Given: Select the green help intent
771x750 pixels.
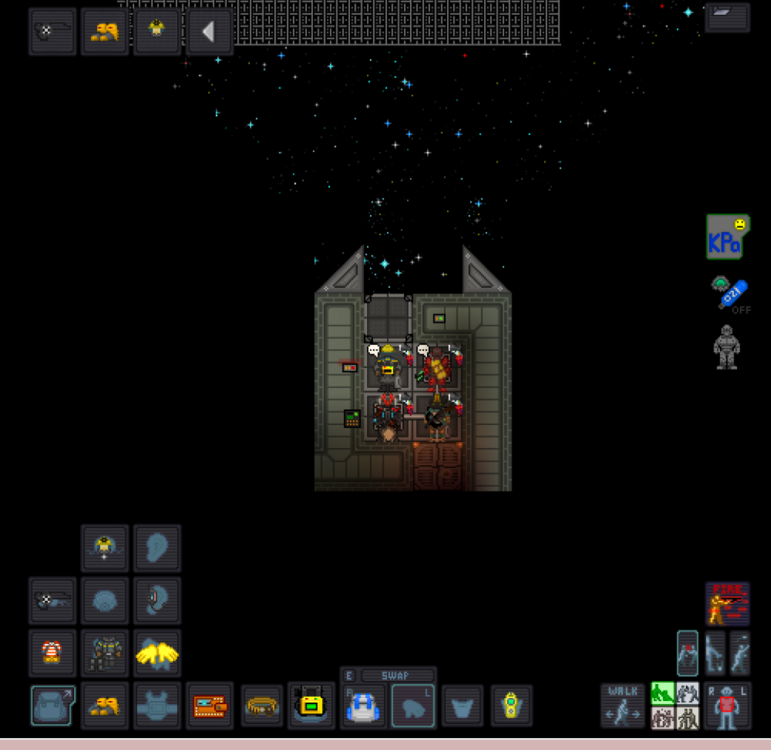Looking at the screenshot, I should (x=662, y=693).
